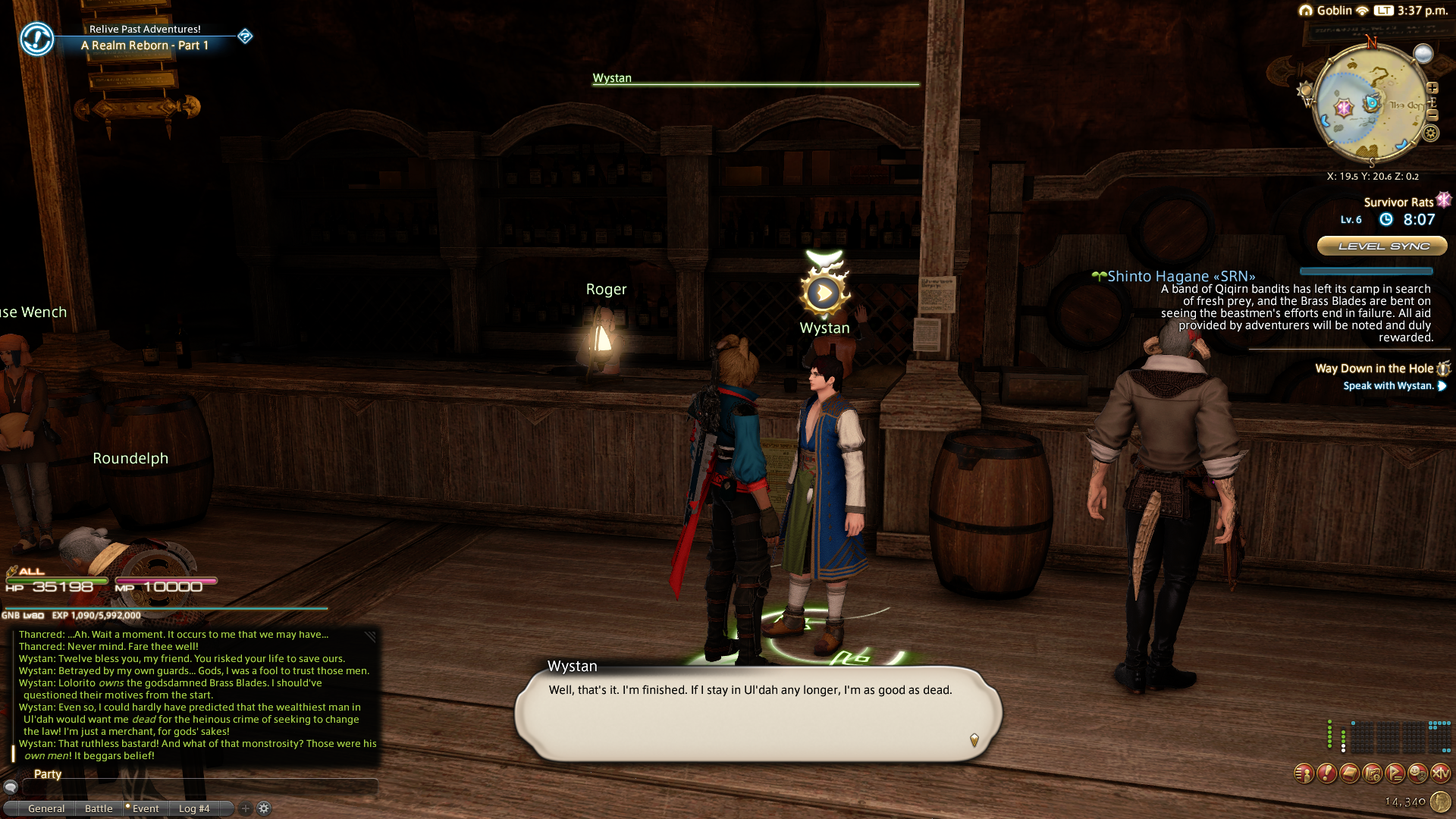Image resolution: width=1456 pixels, height=819 pixels.
Task: Open minimap settings gear
Action: 1431,133
